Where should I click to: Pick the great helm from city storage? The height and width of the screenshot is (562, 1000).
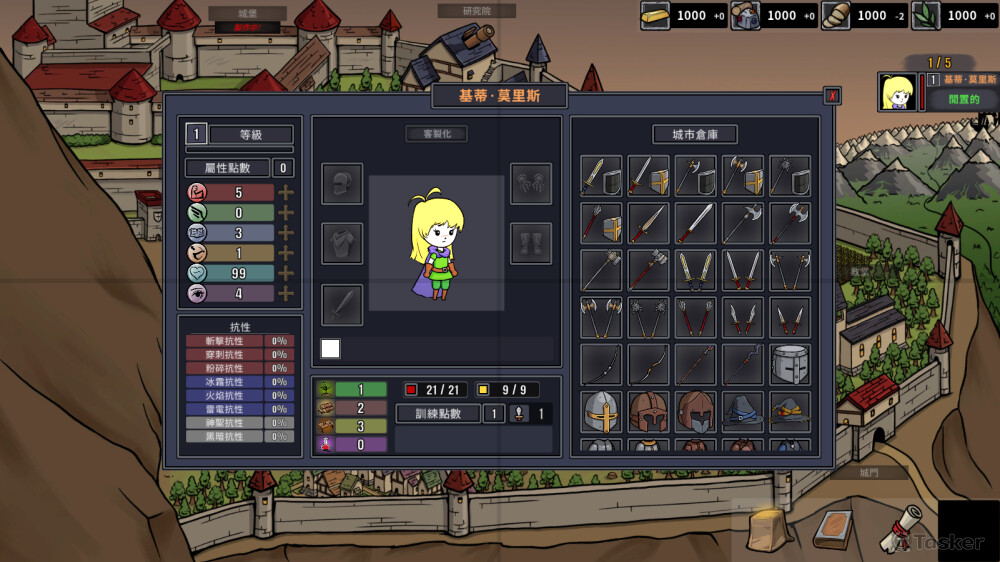pyautogui.click(x=790, y=365)
